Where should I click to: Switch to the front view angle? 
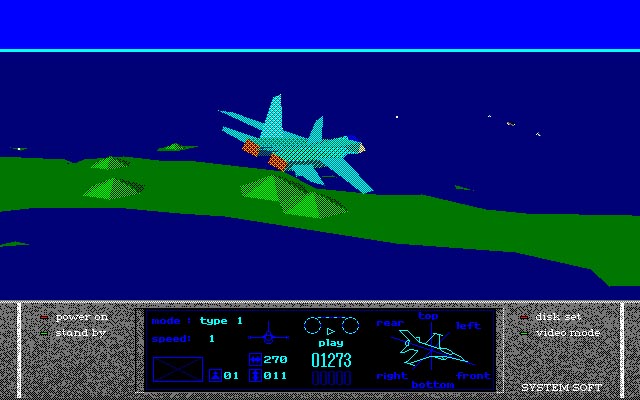(x=472, y=376)
